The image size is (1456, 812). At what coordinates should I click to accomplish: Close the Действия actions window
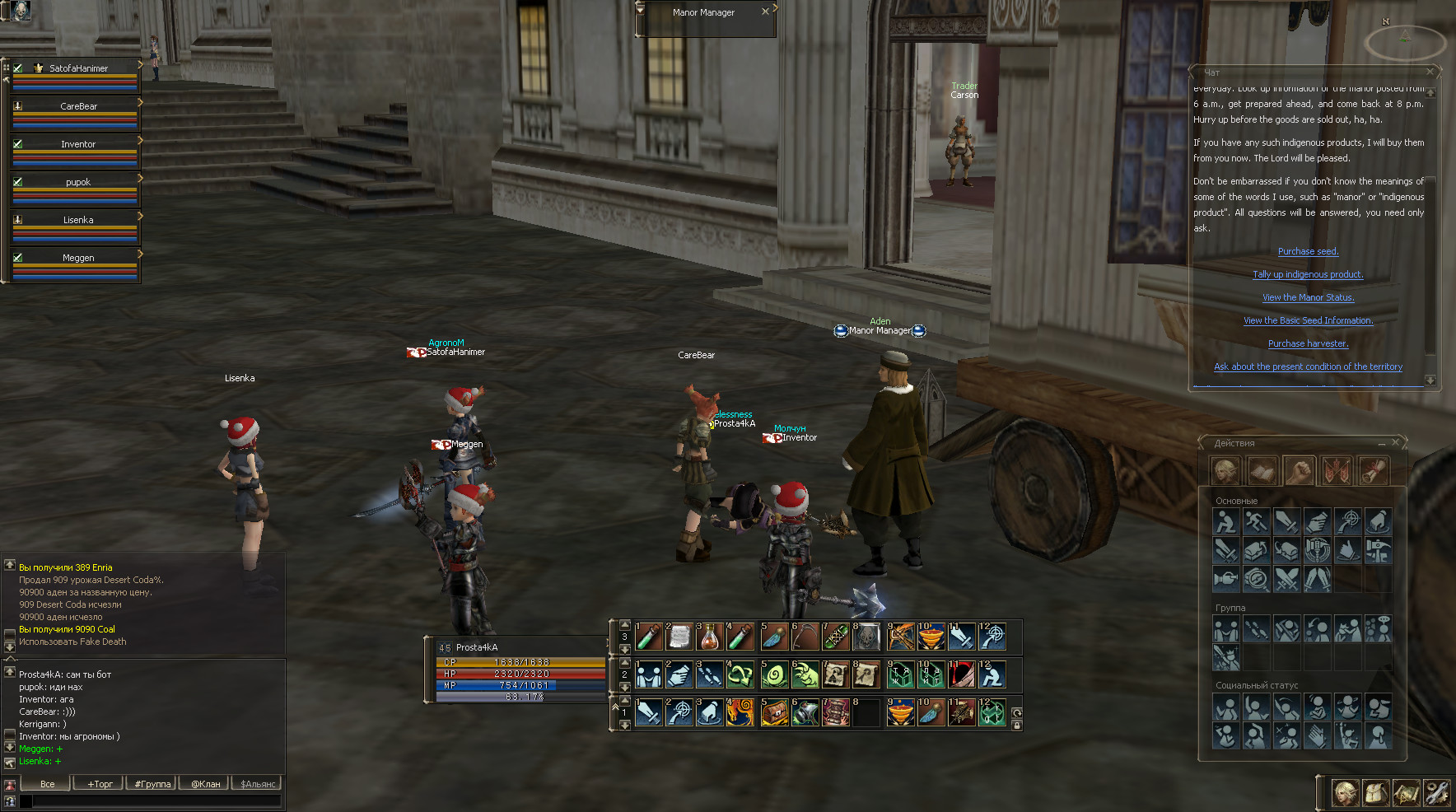click(1395, 442)
